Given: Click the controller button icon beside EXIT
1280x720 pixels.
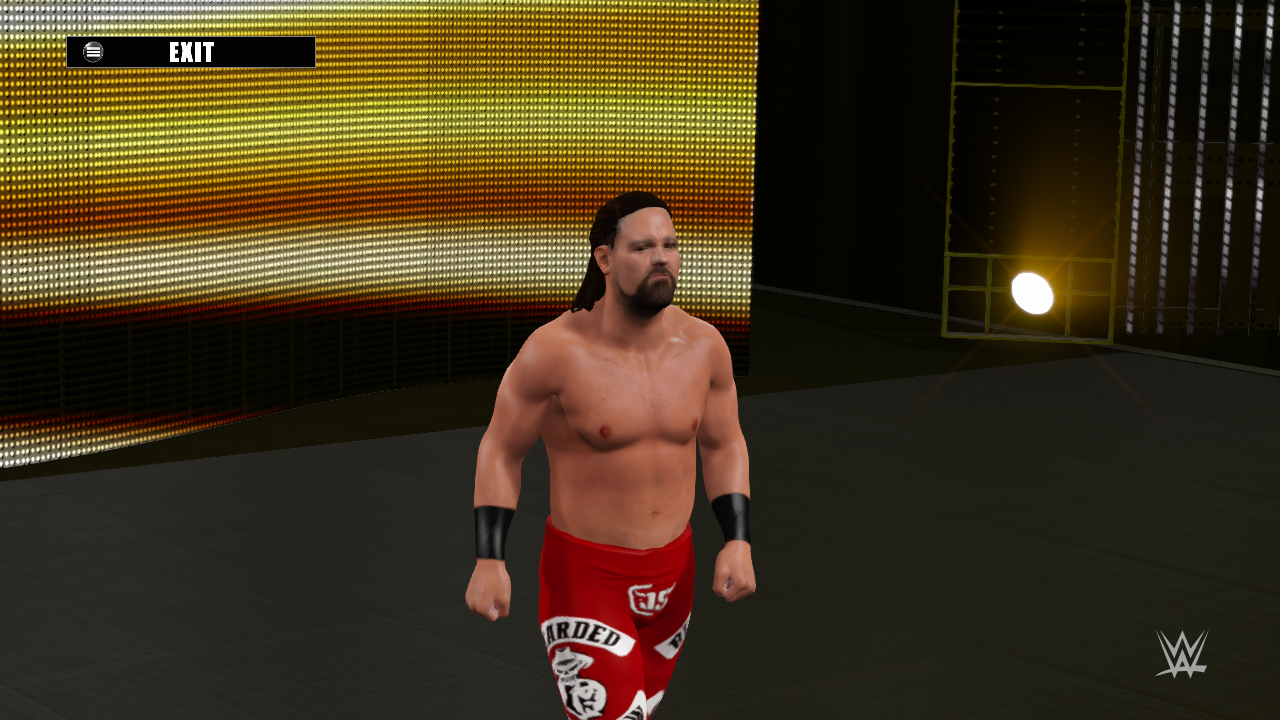Looking at the screenshot, I should point(91,51).
